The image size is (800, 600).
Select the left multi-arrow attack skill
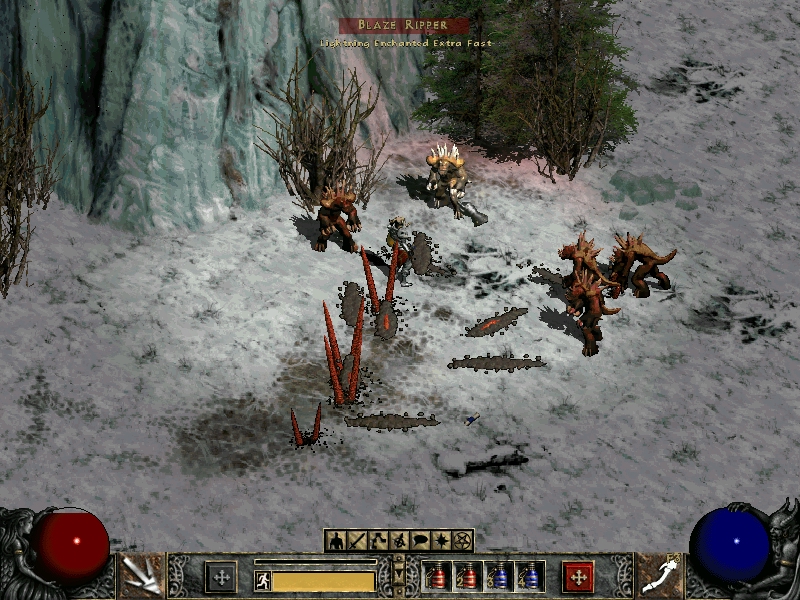(x=141, y=576)
